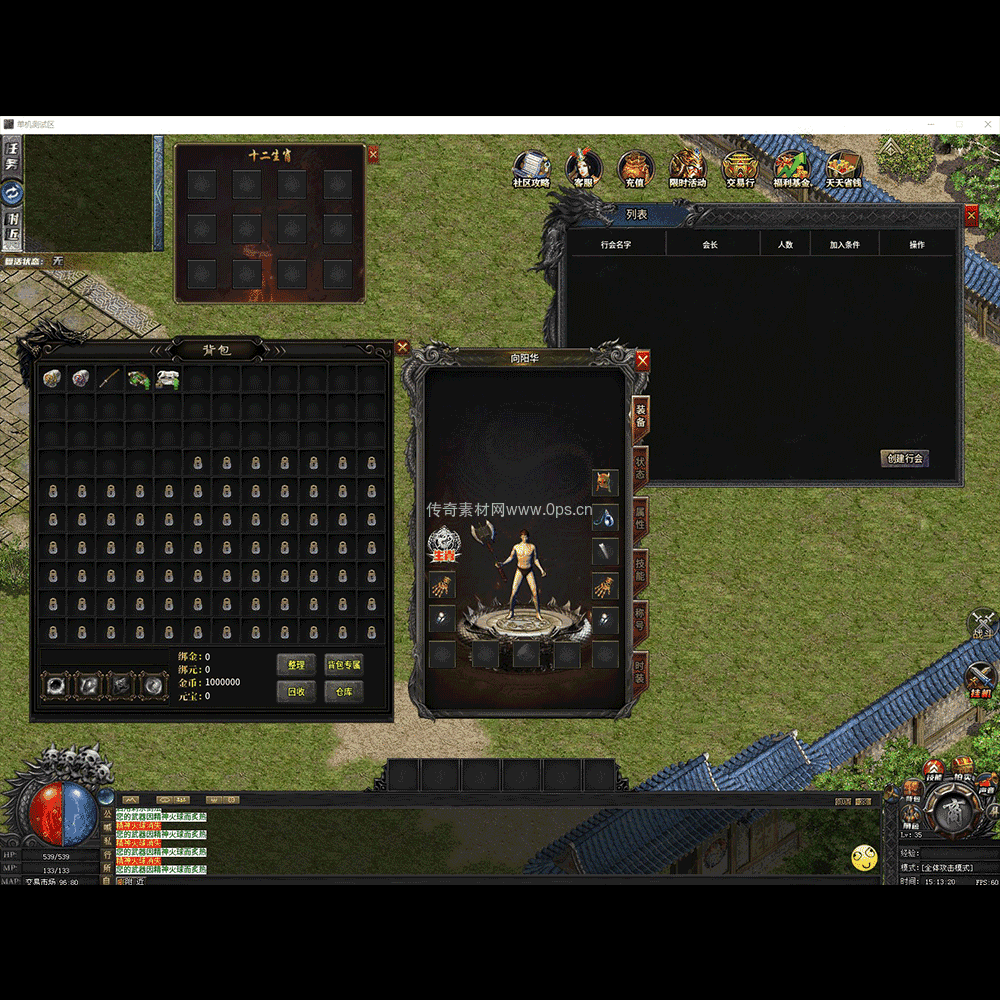The image size is (1000, 1000).
Task: Click the 回收 recycle button
Action: [x=296, y=691]
